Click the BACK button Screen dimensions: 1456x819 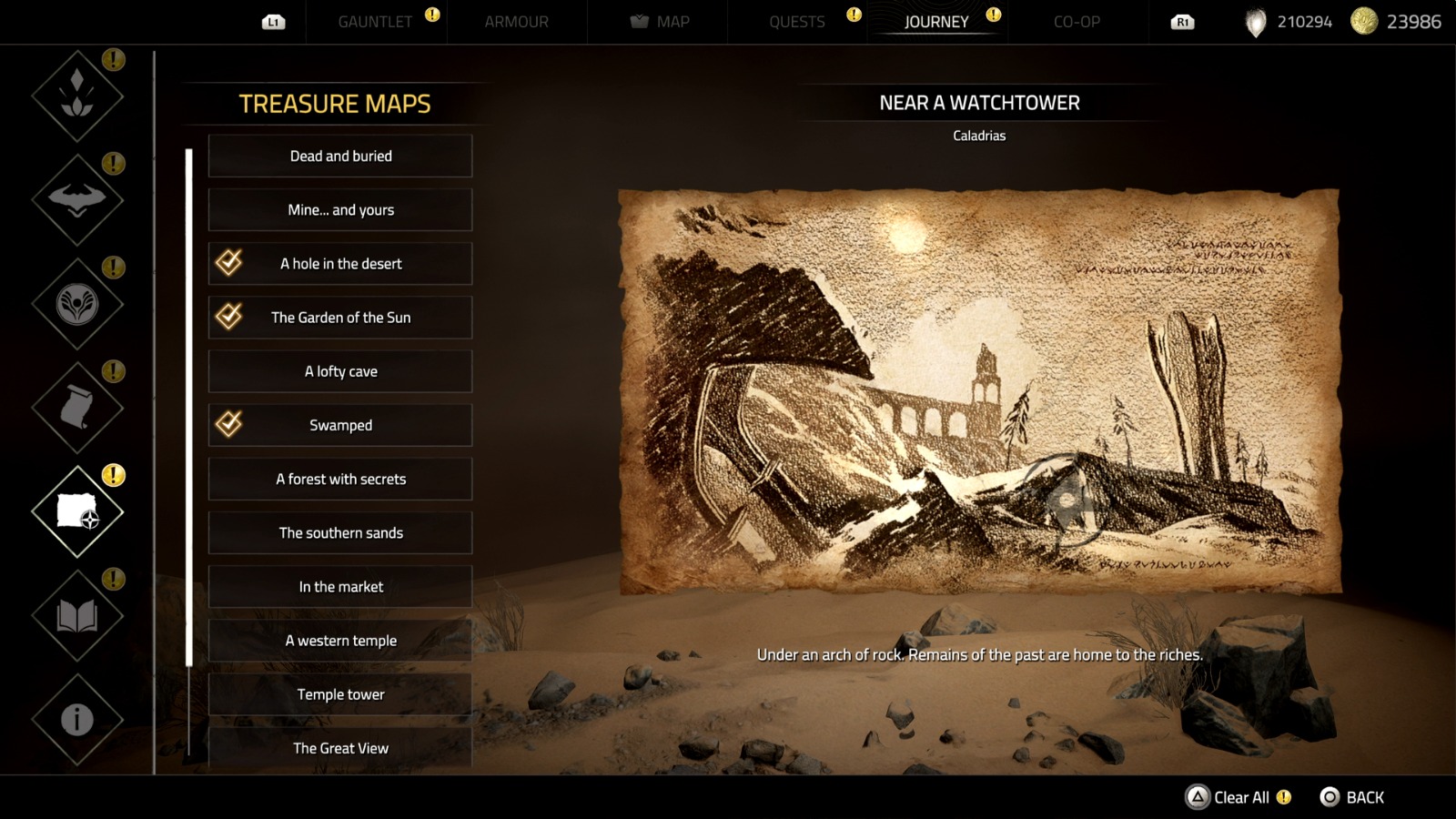[1354, 796]
